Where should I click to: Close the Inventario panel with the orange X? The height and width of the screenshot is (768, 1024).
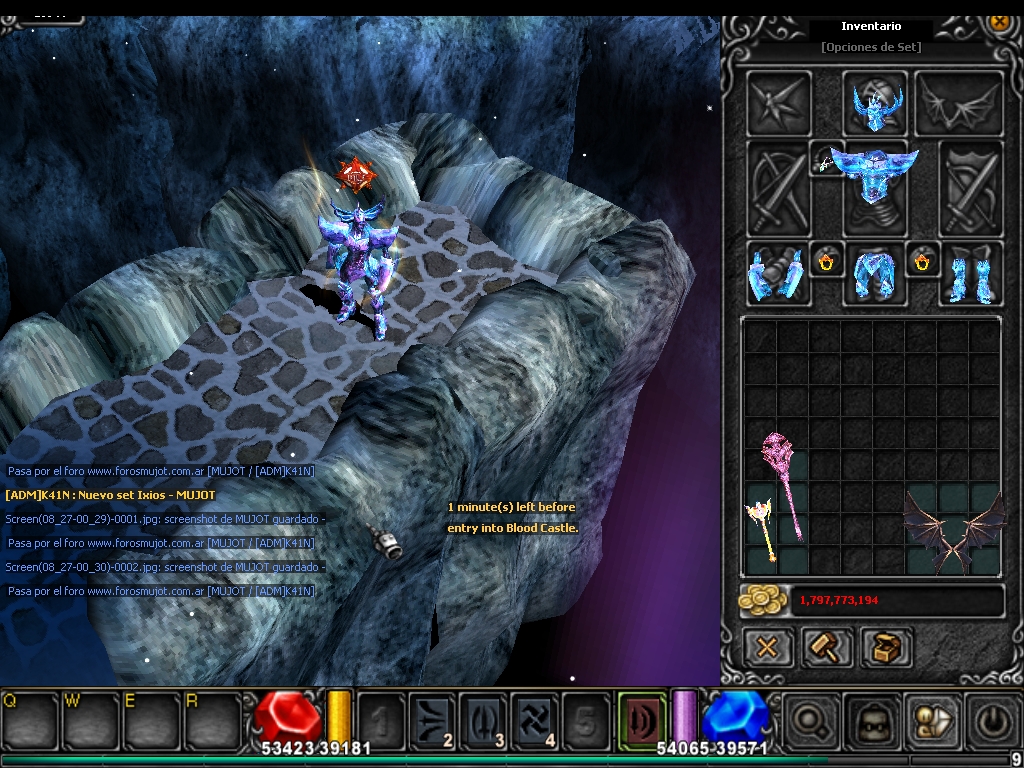coord(998,20)
